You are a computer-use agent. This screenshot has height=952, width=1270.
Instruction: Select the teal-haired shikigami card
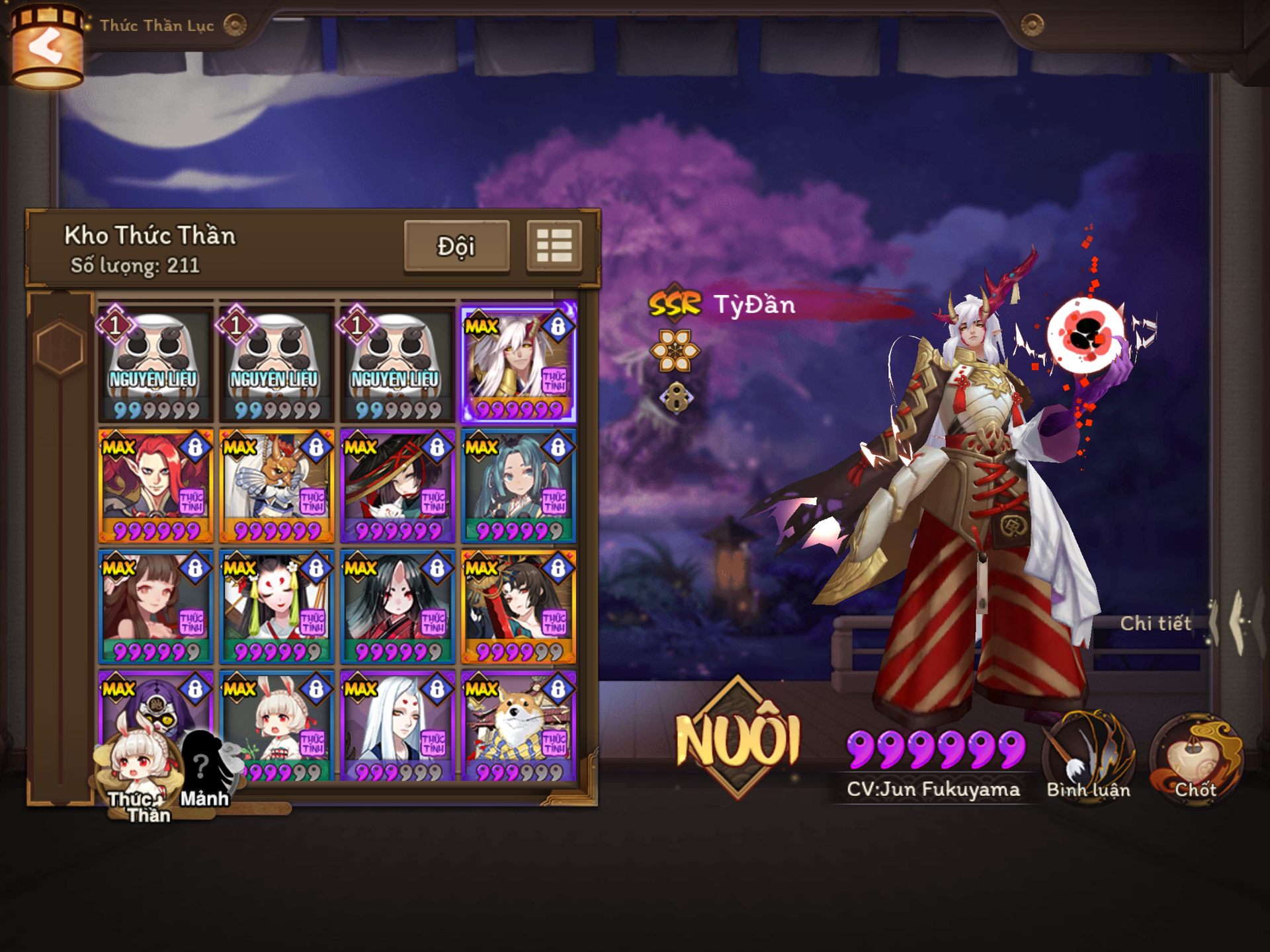tap(519, 486)
